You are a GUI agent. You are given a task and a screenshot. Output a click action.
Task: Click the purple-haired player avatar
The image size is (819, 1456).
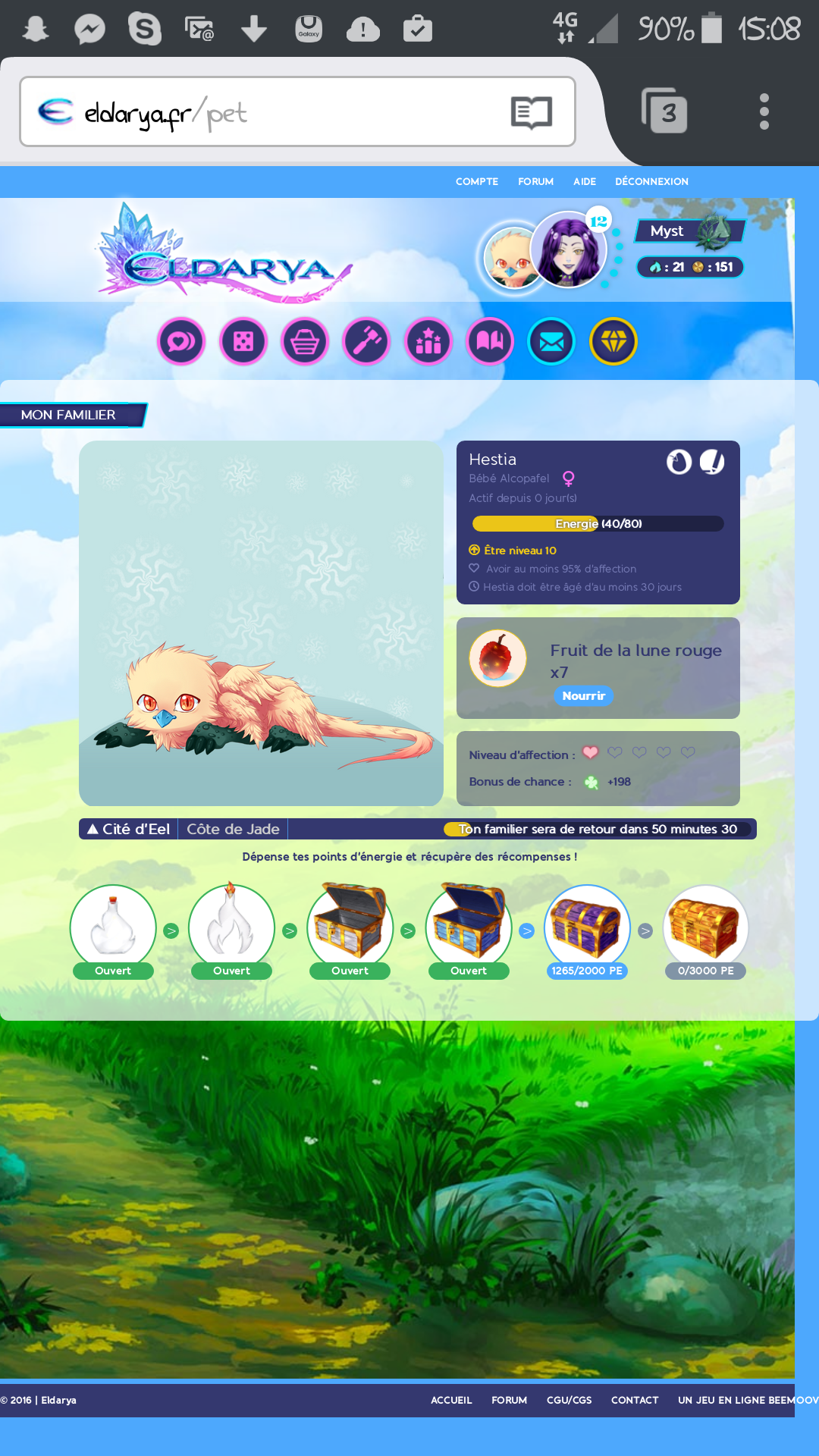tap(569, 250)
